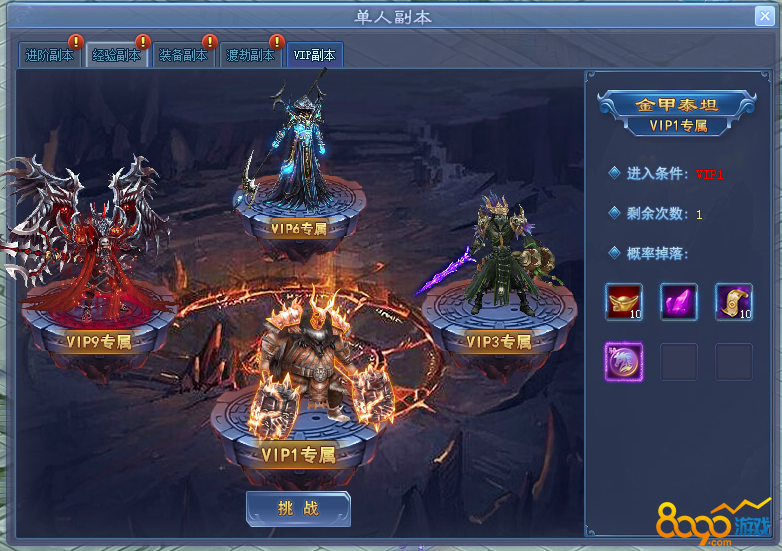
Task: View the purple crystal drop item
Action: point(679,302)
